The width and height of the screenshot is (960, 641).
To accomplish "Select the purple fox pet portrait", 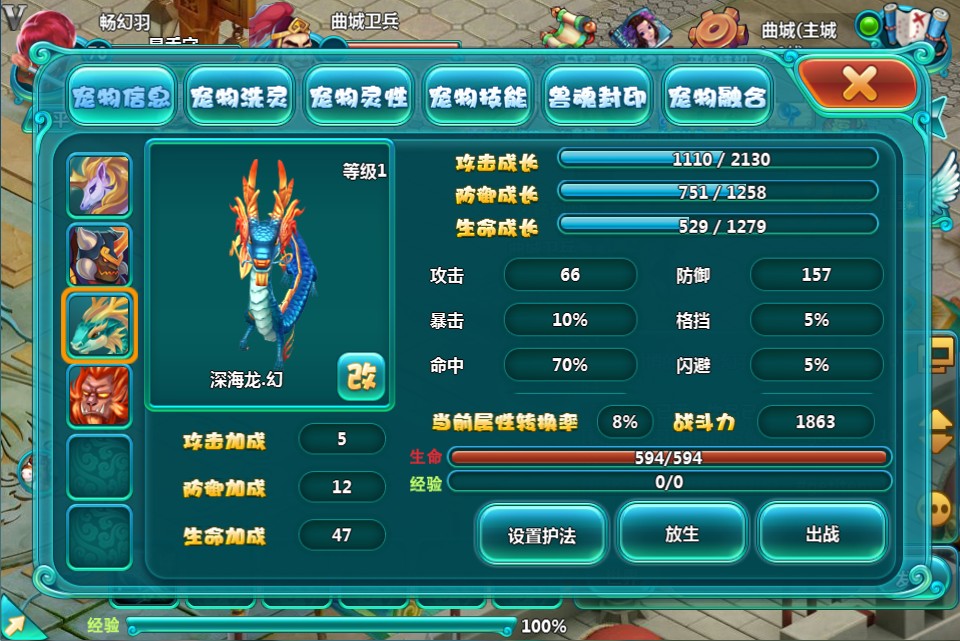I will tap(99, 185).
